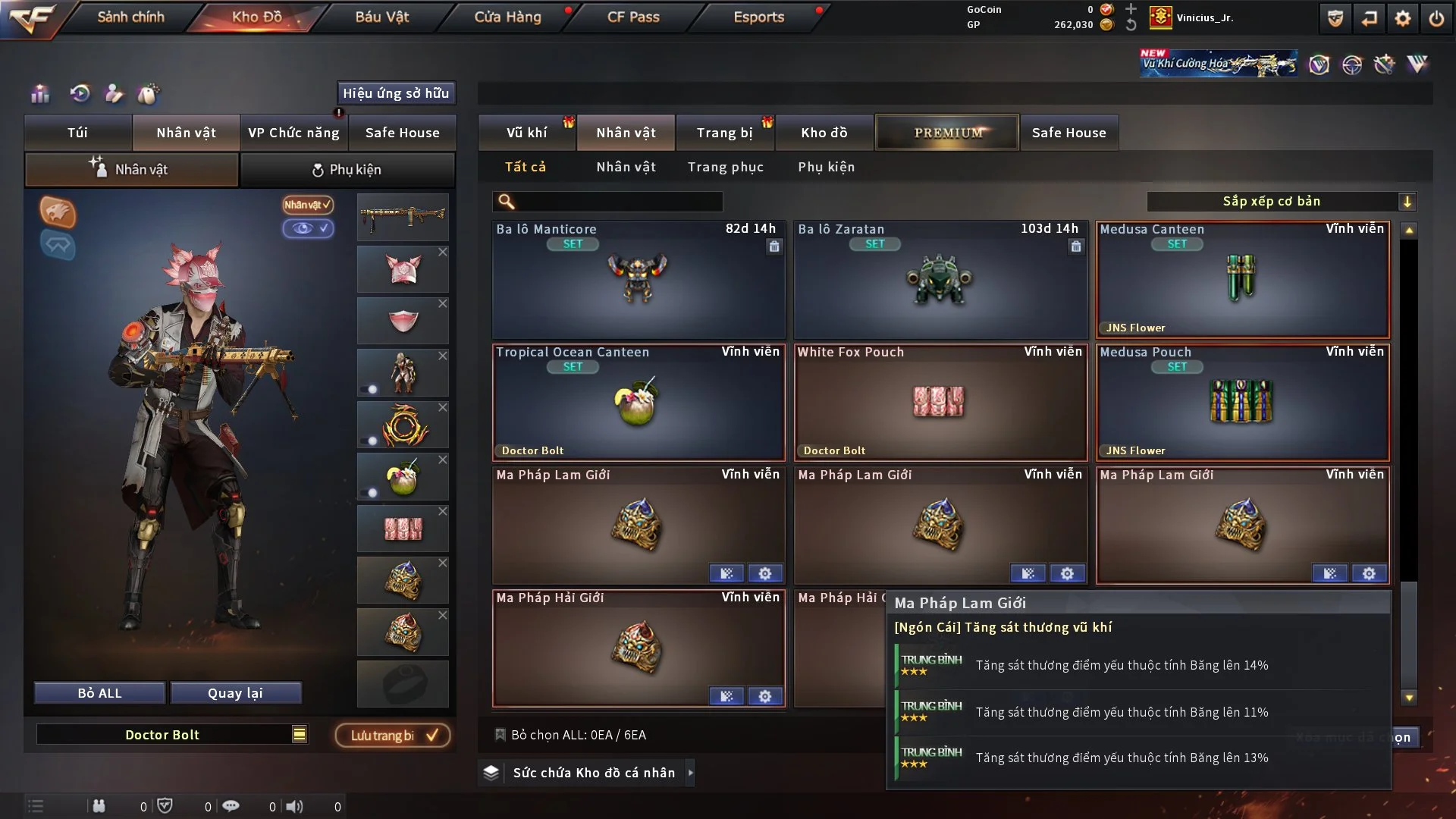Filter items by Trang phục

click(725, 167)
